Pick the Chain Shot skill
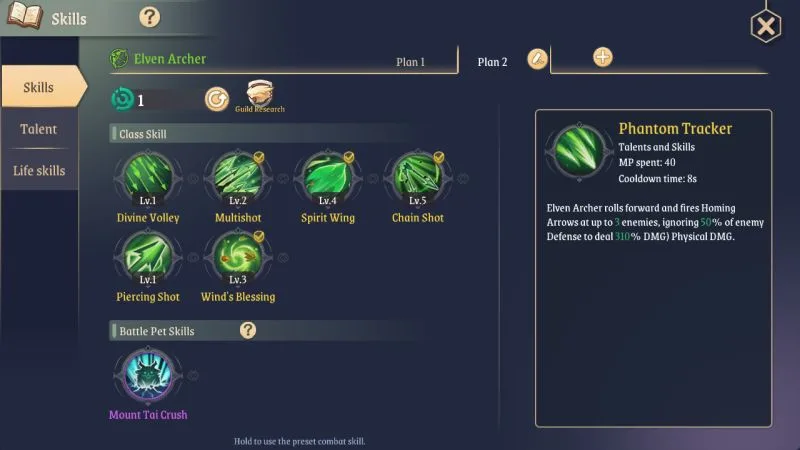The width and height of the screenshot is (800, 450). (417, 180)
